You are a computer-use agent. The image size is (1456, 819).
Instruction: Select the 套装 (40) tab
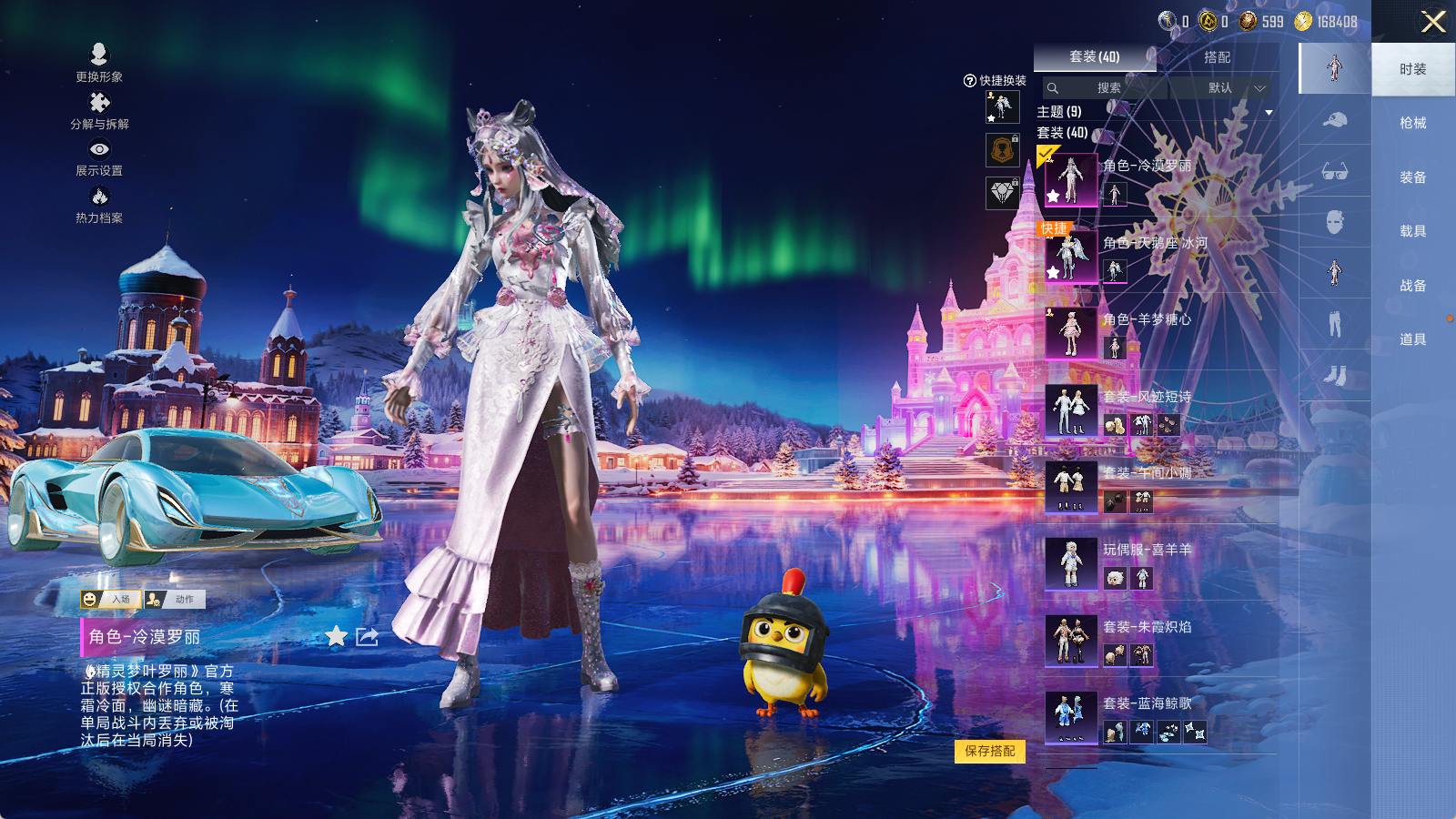pos(1094,57)
